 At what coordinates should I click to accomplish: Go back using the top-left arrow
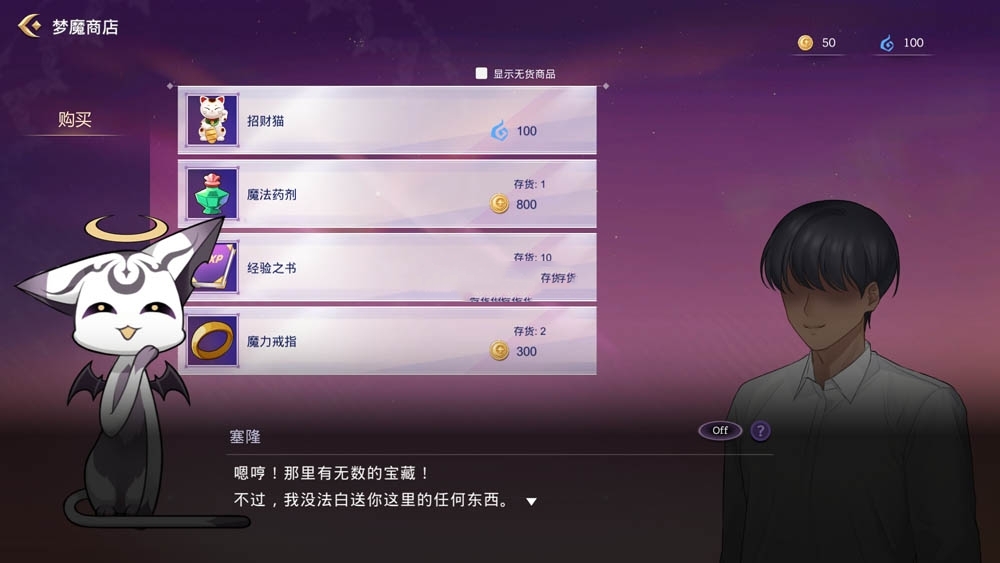pyautogui.click(x=29, y=26)
